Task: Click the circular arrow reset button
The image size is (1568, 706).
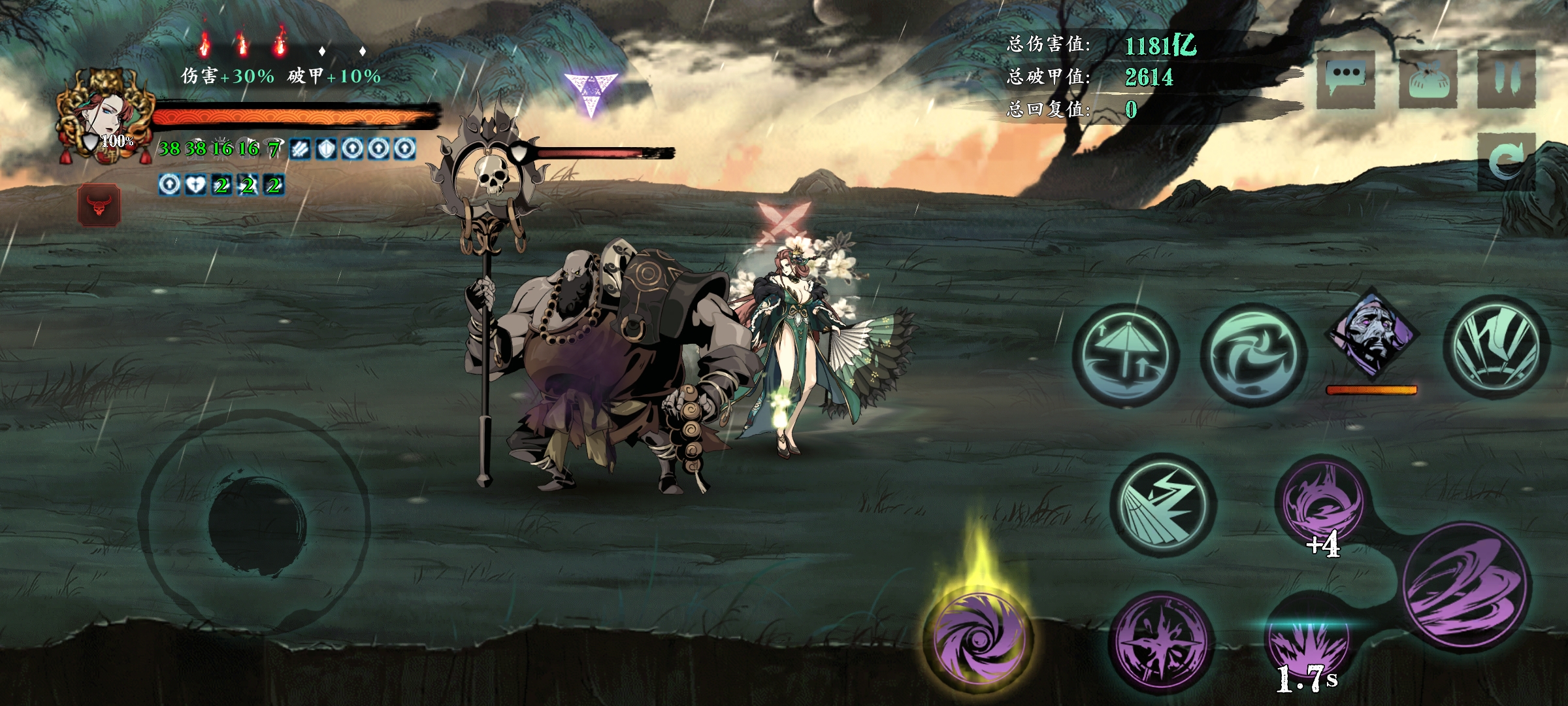Action: (x=1507, y=161)
